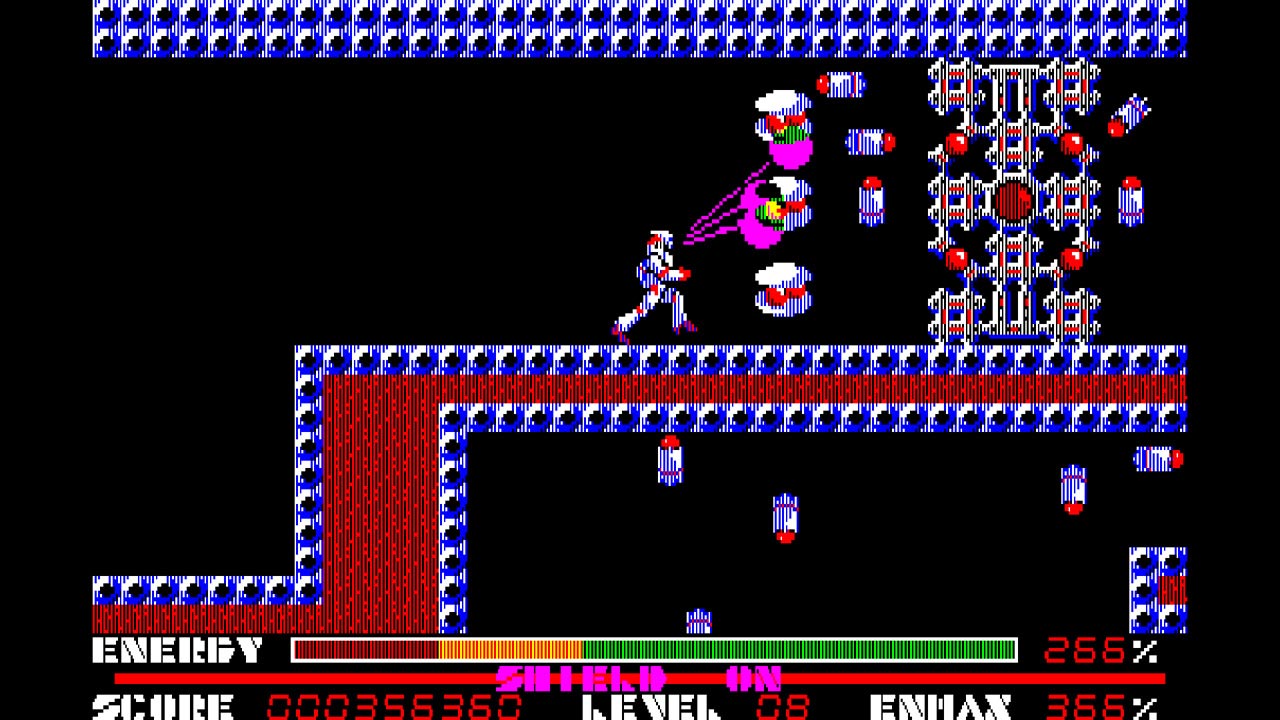The width and height of the screenshot is (1280, 720).
Task: Select the capsule projectile beside the boss wheel
Action: click(x=869, y=140)
